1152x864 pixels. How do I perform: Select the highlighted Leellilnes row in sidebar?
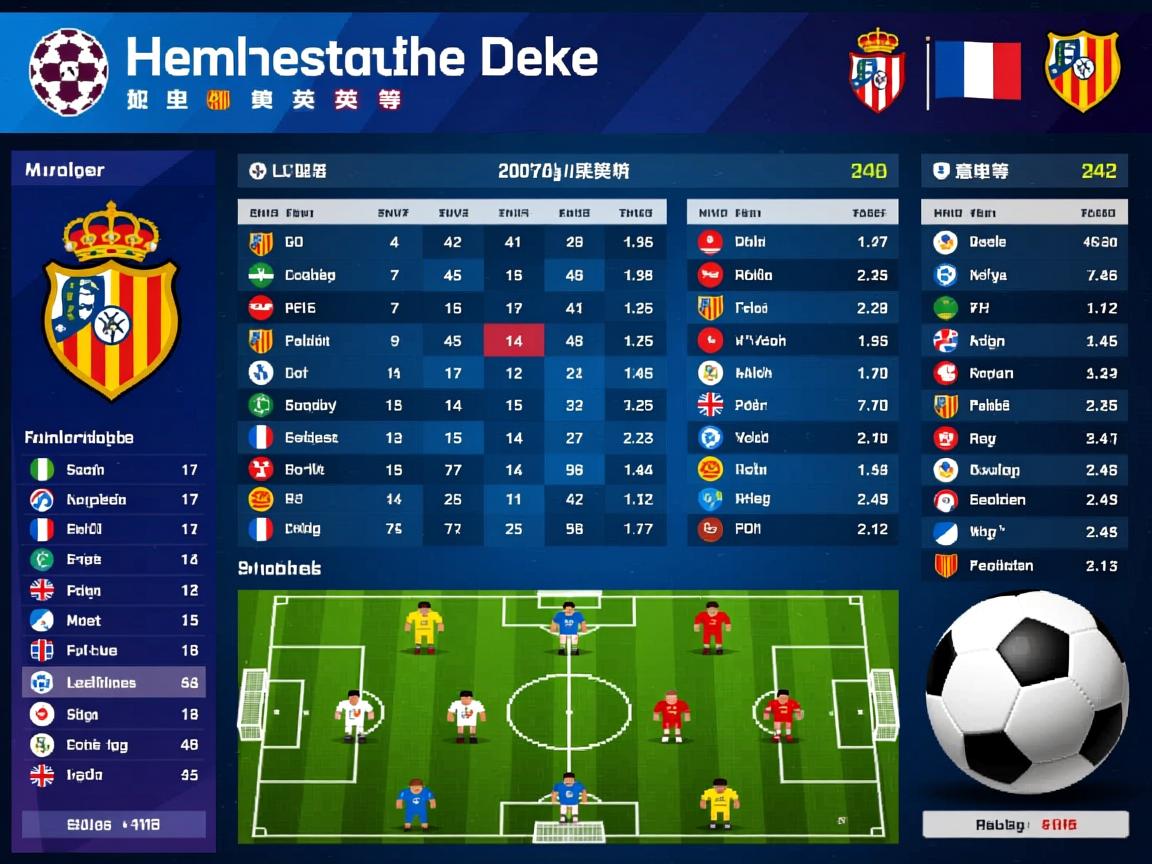point(113,683)
